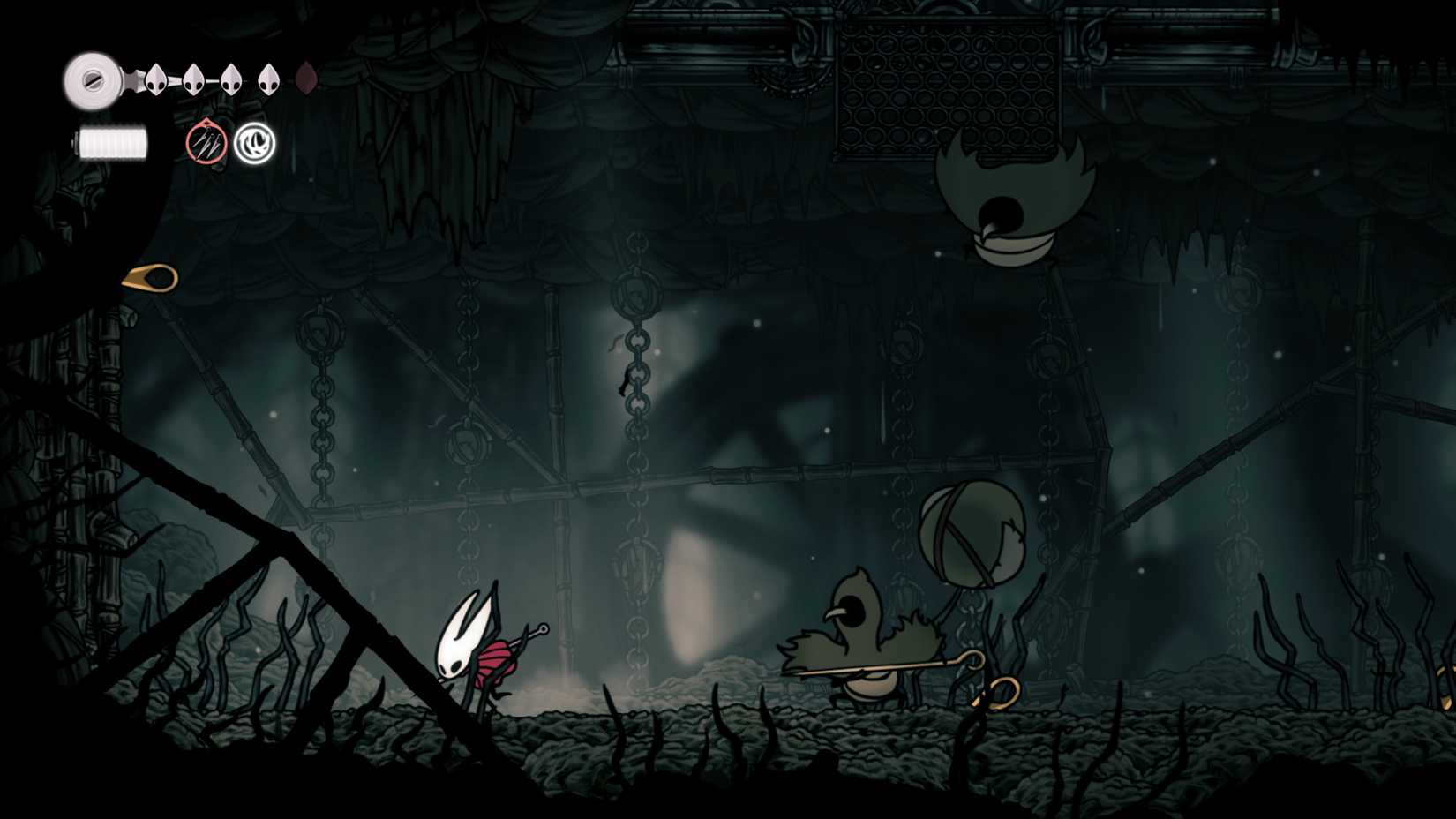The image size is (1456, 819).
Task: Click the golden hook on the left ledge
Action: (x=150, y=276)
